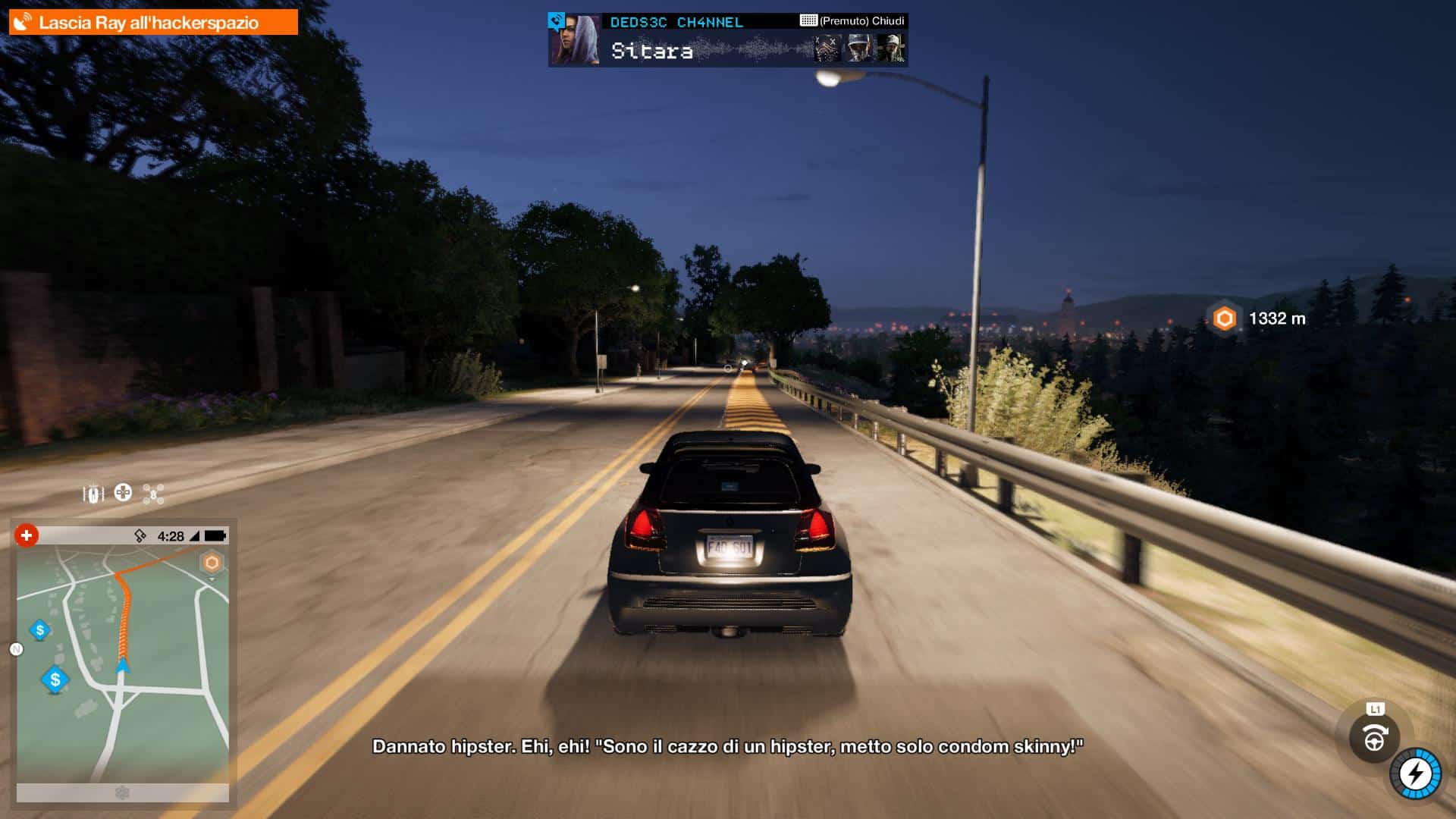The width and height of the screenshot is (1456, 819).
Task: Click the d-pad gadget selector icon
Action: 123,493
